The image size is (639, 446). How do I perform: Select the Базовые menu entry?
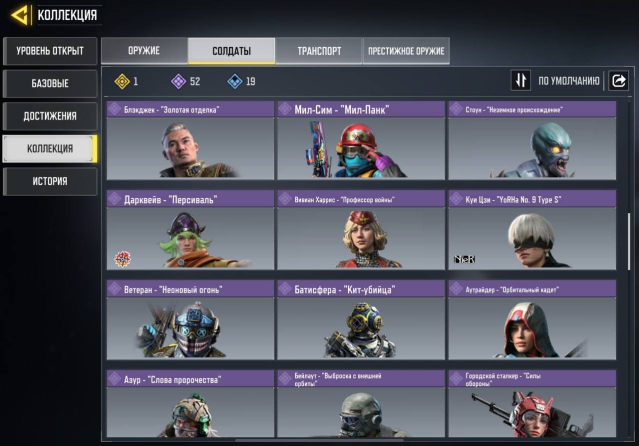tap(50, 83)
